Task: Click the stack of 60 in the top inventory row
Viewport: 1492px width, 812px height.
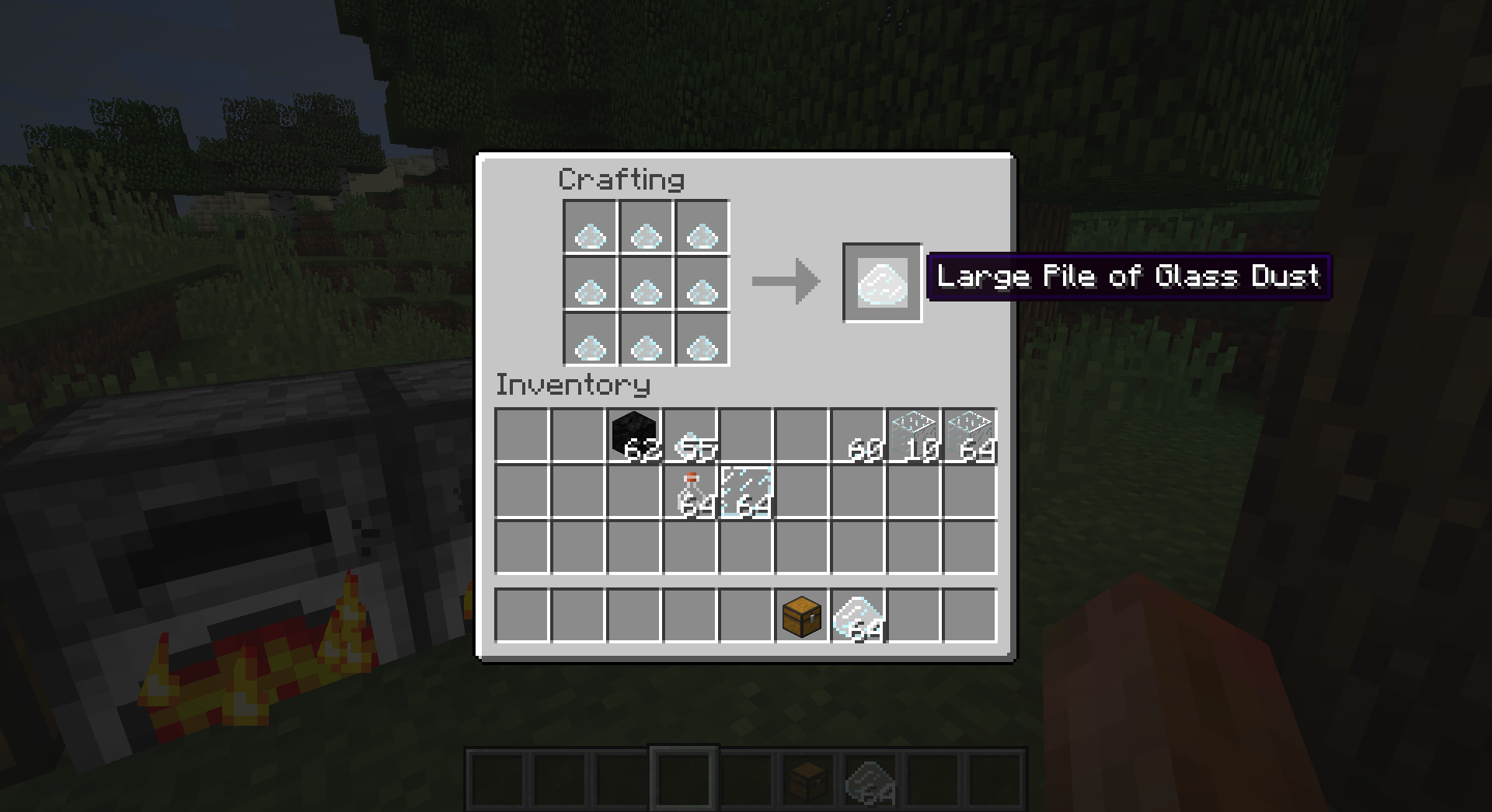Action: point(857,435)
